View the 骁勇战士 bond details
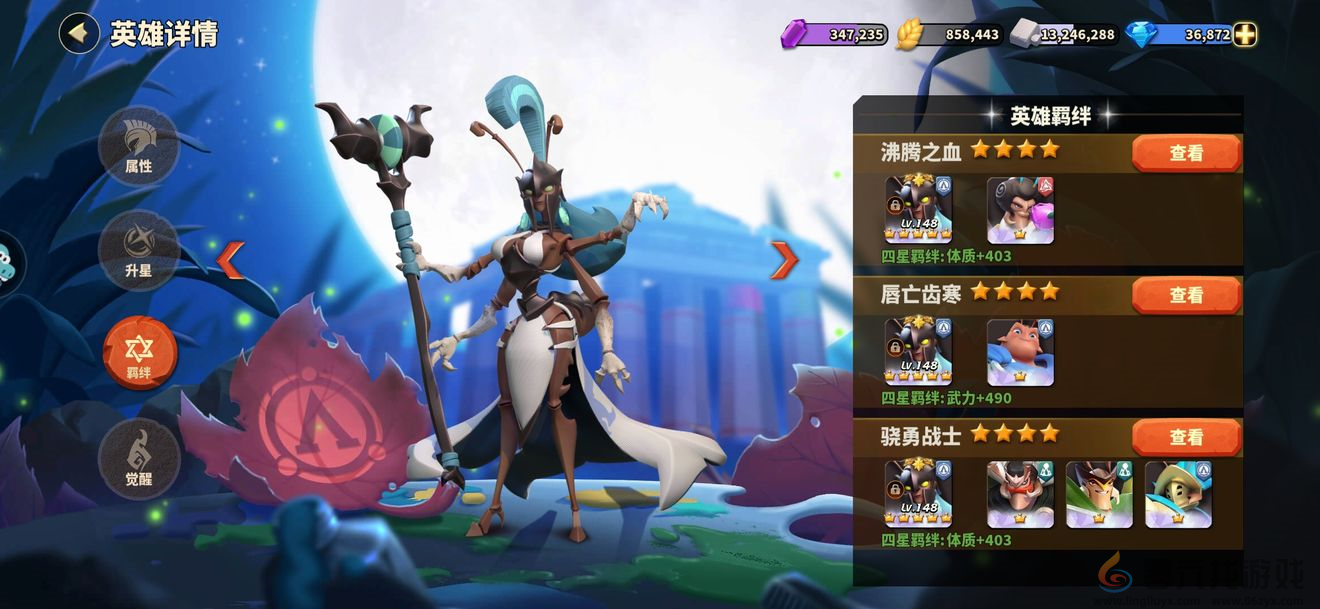Viewport: 1320px width, 609px height. 1186,438
